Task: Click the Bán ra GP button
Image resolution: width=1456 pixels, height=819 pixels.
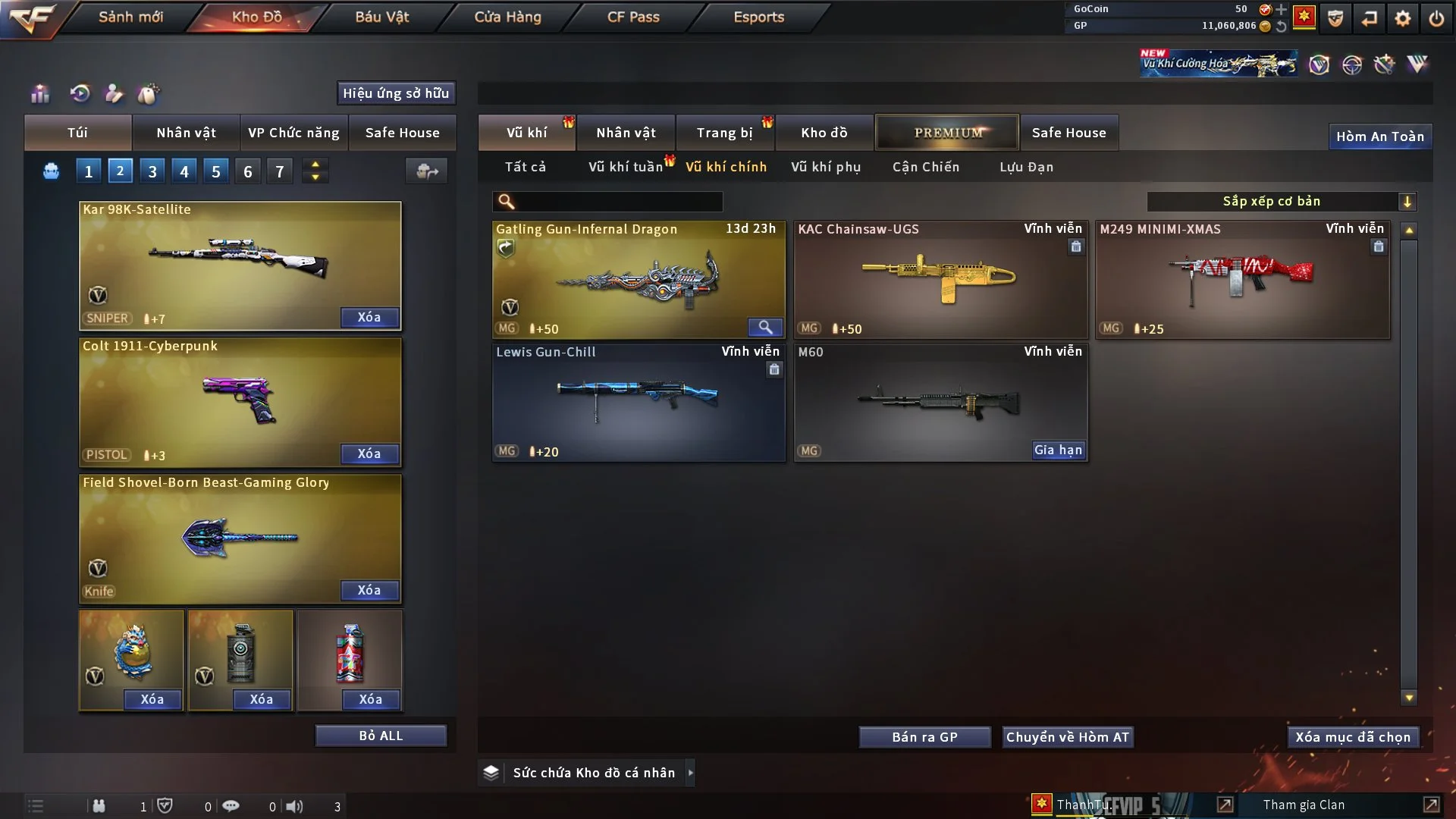Action: coord(924,737)
